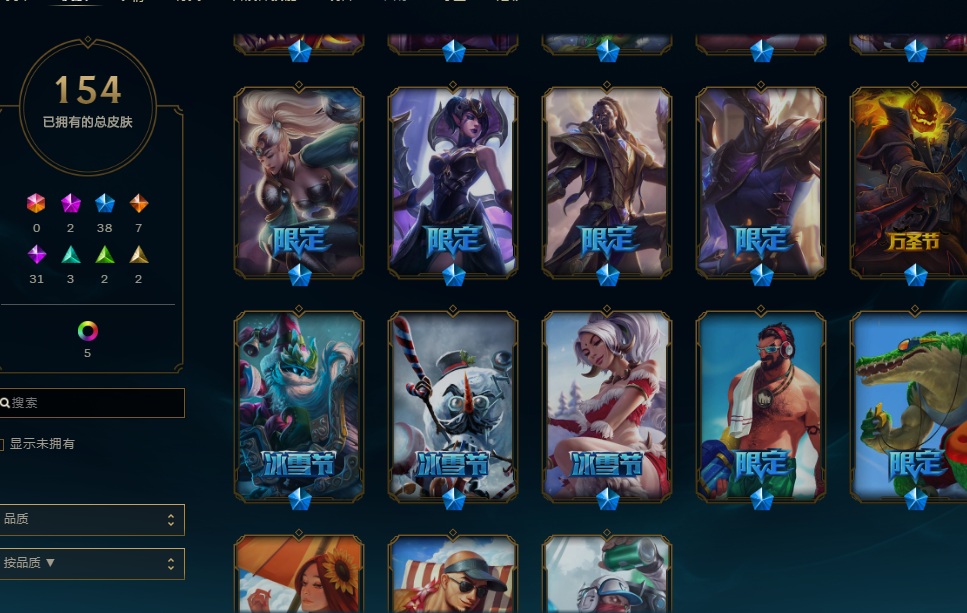The height and width of the screenshot is (613, 967).
Task: Open the 品质 dropdown
Action: click(x=91, y=519)
